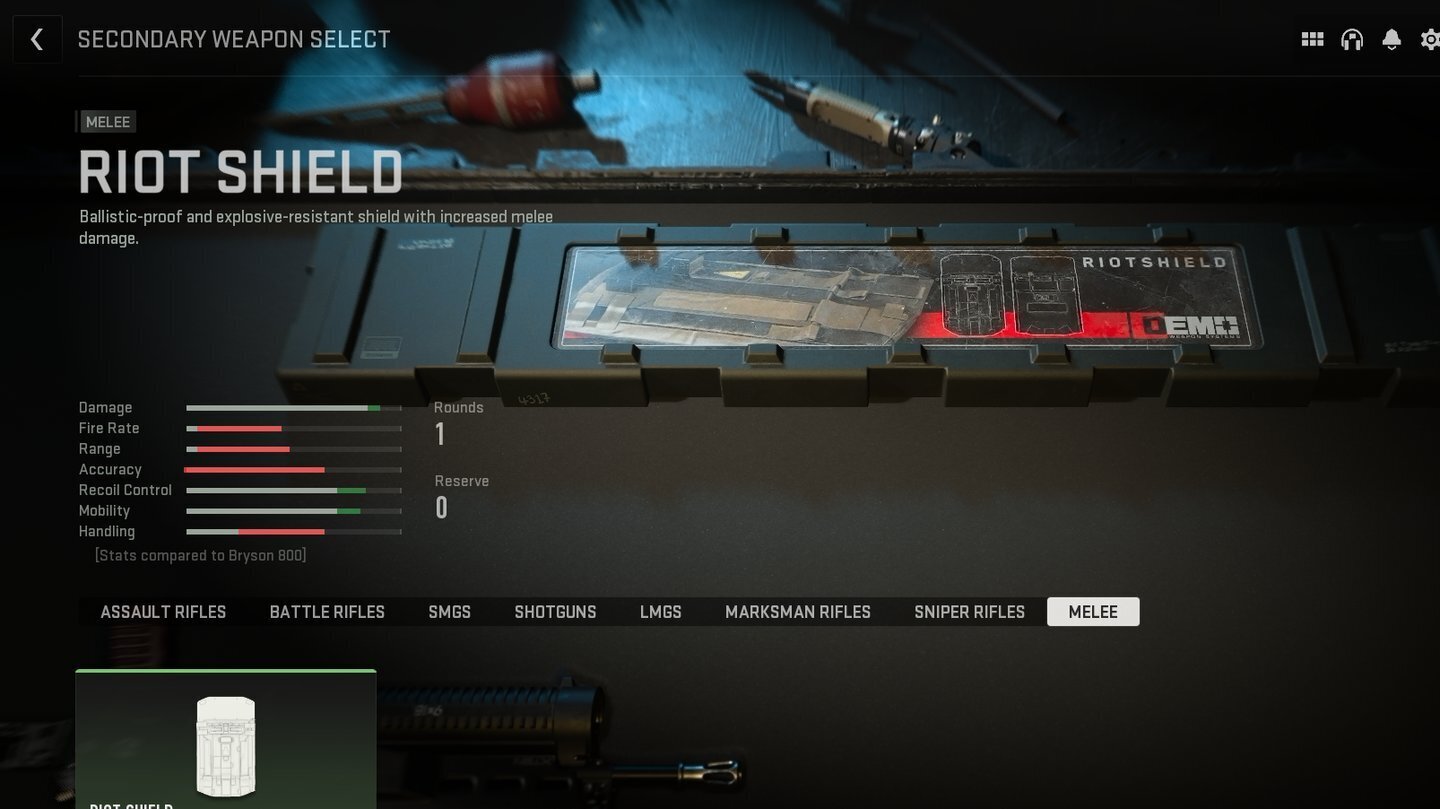
Task: Select the Battle Rifles category
Action: click(x=327, y=612)
